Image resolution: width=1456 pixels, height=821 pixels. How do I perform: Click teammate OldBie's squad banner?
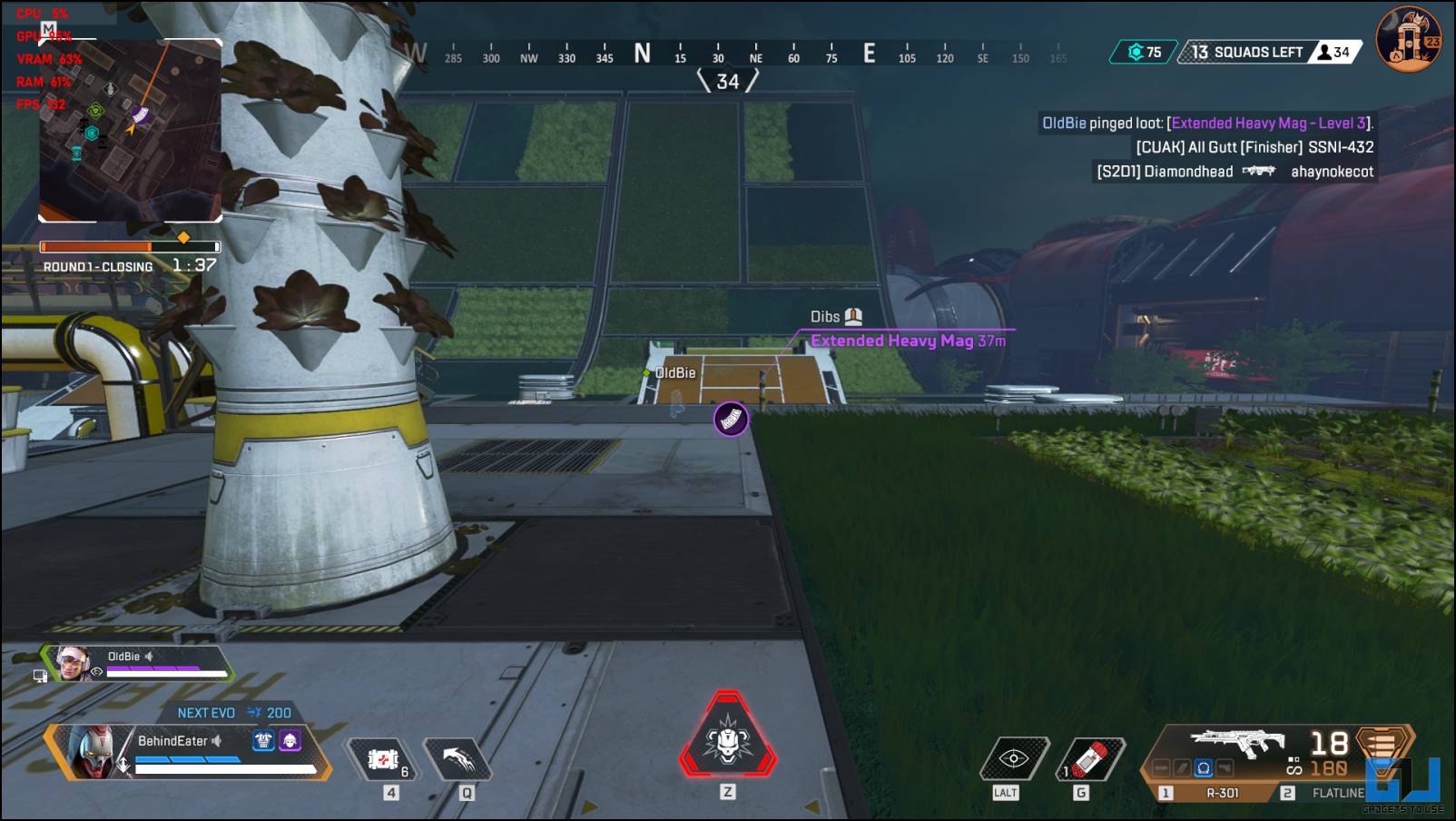136,664
